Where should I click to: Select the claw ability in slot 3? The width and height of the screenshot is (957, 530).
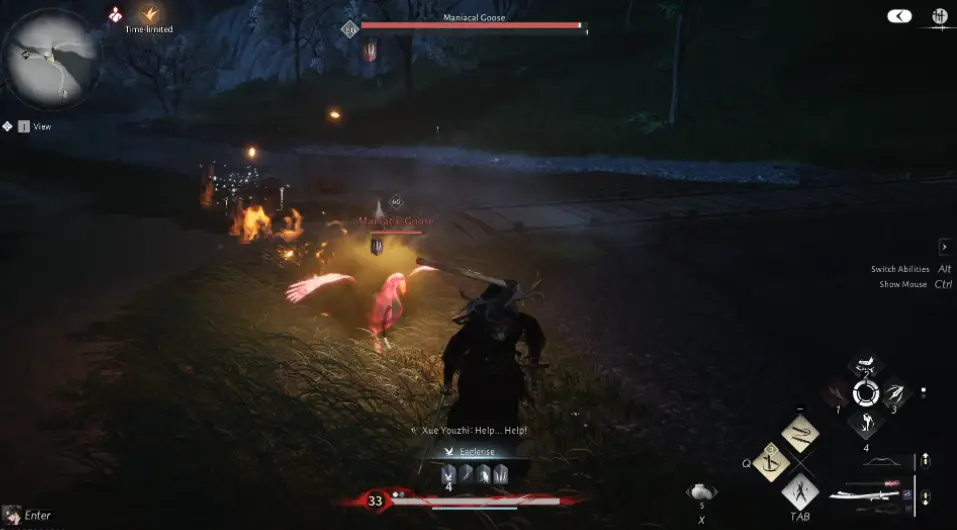click(893, 395)
